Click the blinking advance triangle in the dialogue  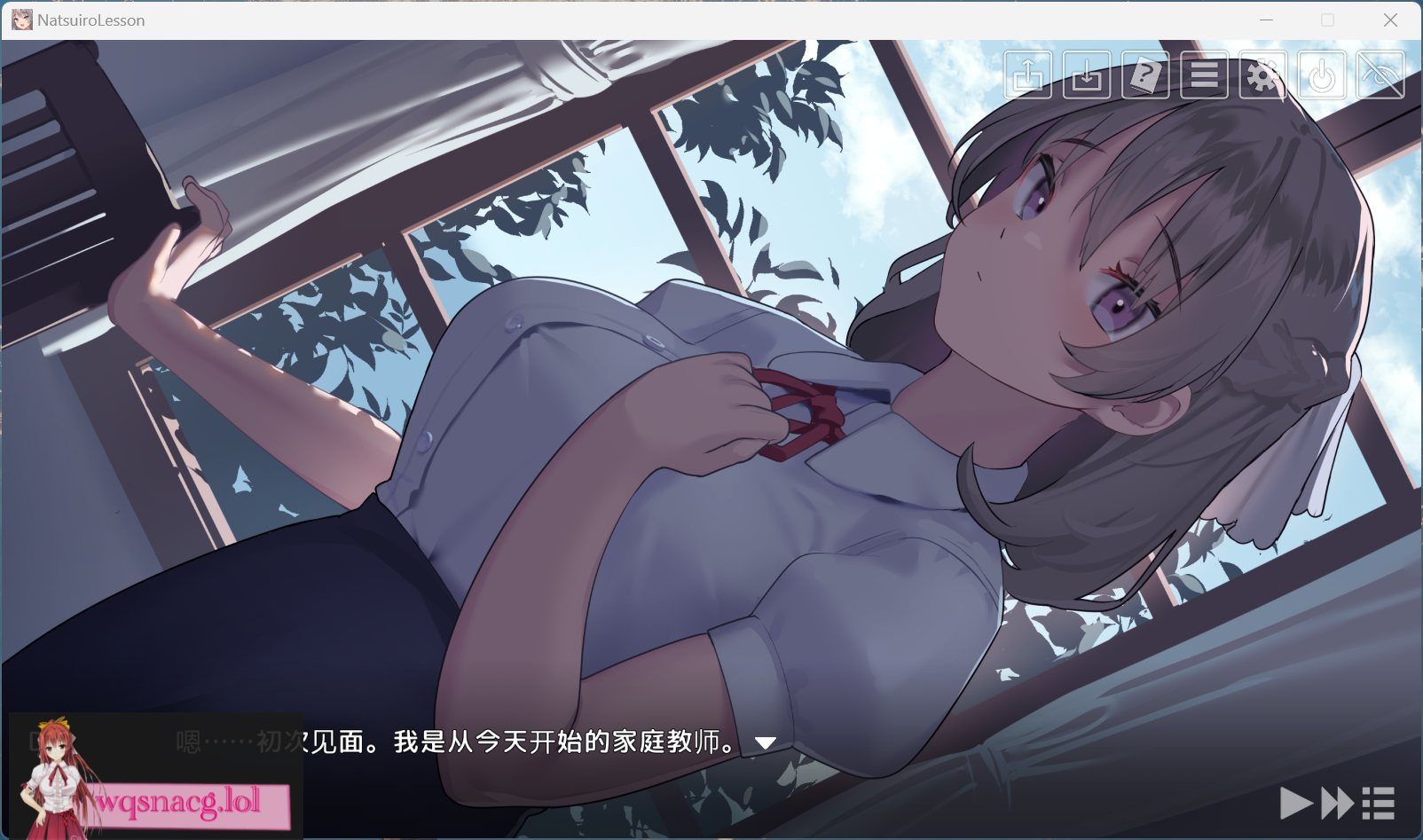point(765,744)
